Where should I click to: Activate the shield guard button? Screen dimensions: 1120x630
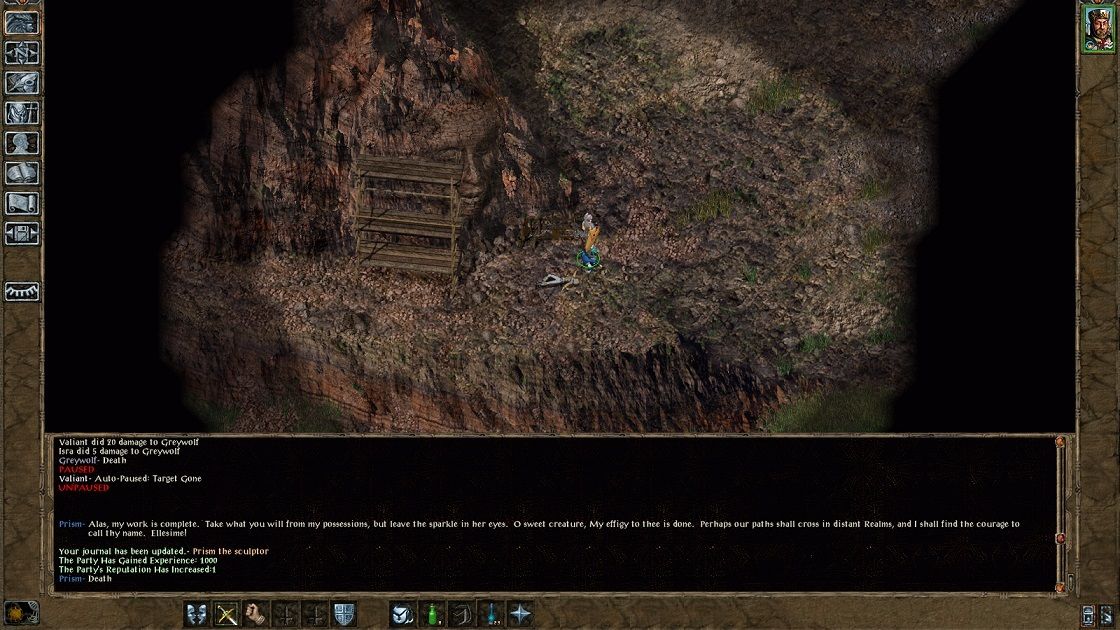(x=345, y=614)
